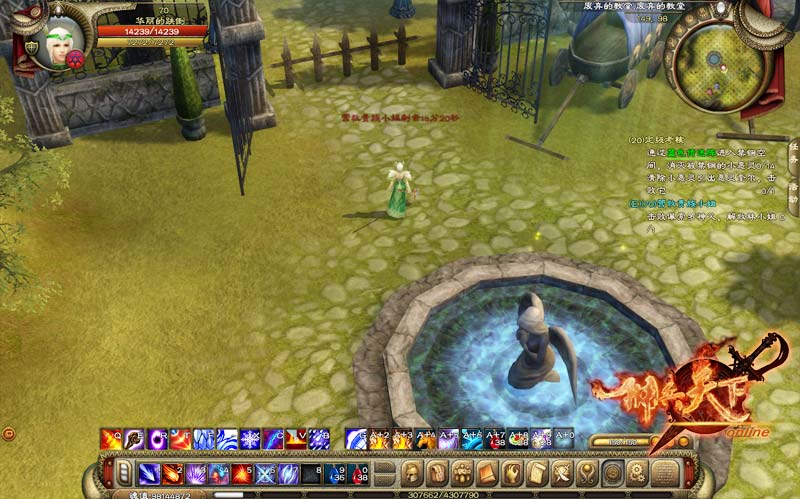Open the crossed swords menu button
800x499 pixels.
[x=562, y=472]
